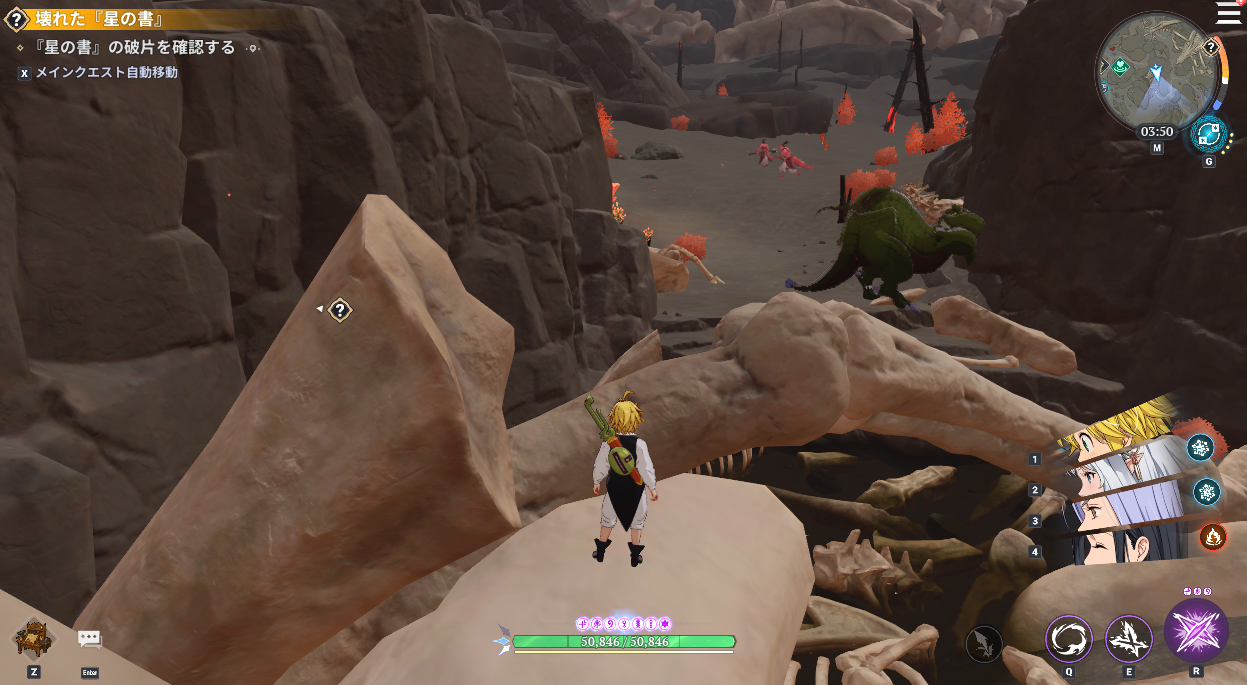Click the quest marker on the minimap

click(1210, 47)
